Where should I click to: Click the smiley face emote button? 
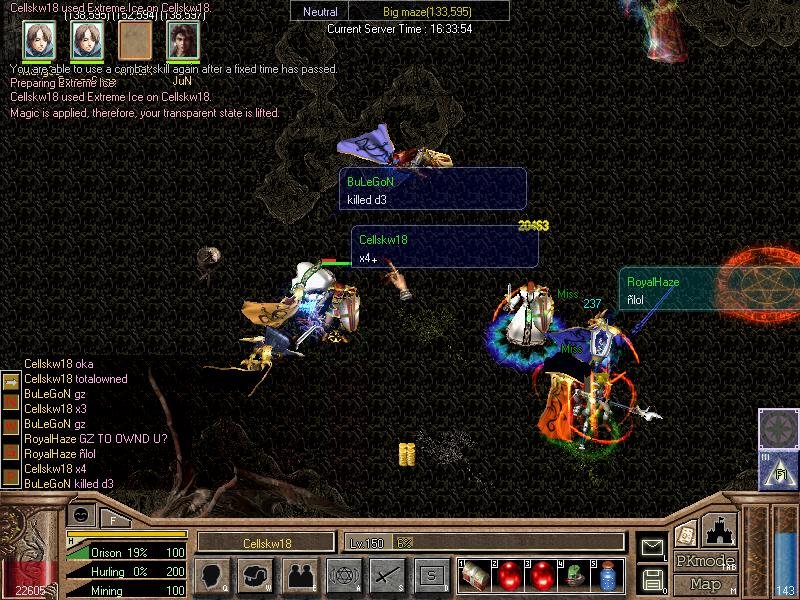click(82, 514)
